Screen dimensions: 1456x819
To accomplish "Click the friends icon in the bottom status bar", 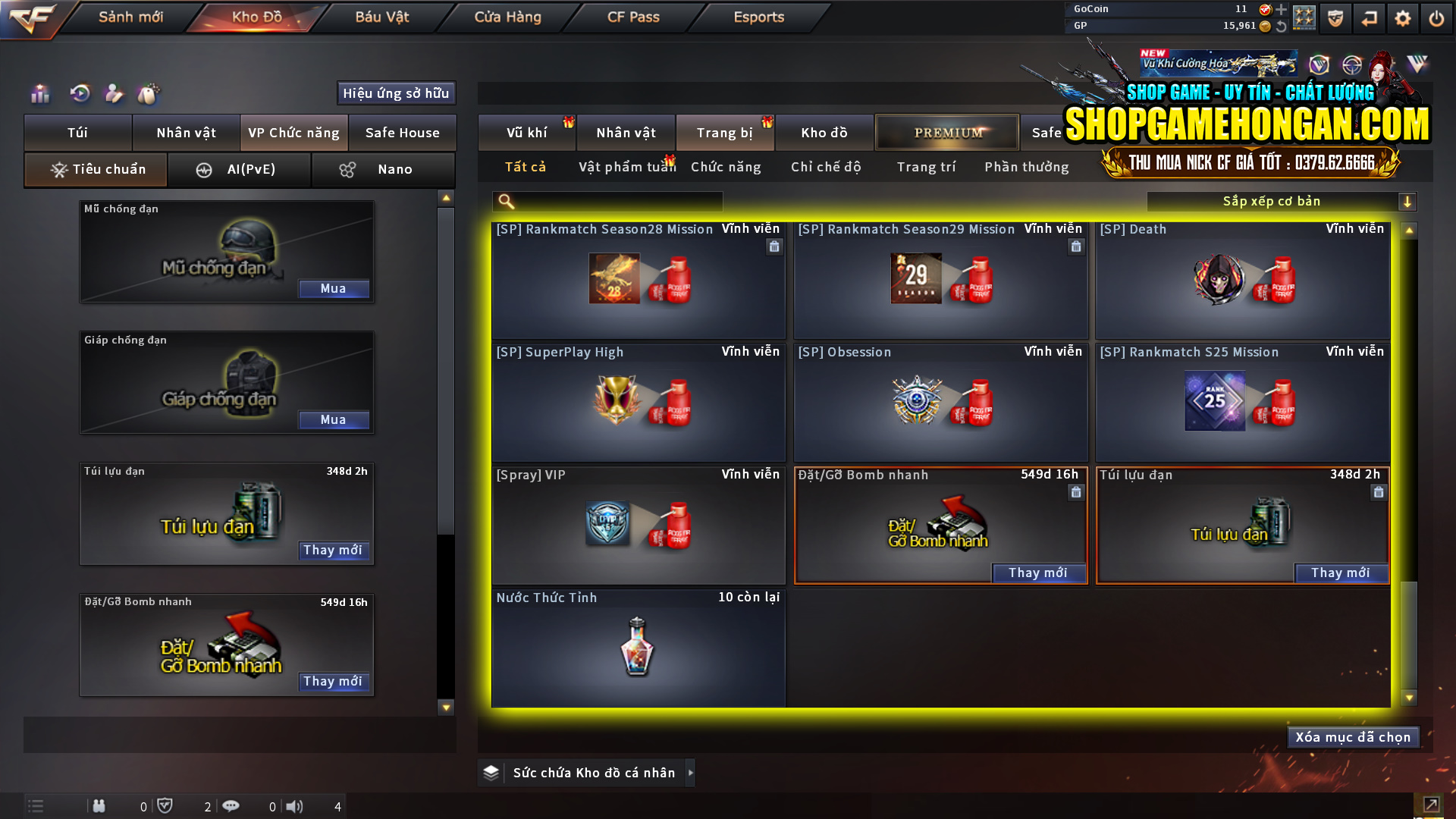I will pos(99,806).
